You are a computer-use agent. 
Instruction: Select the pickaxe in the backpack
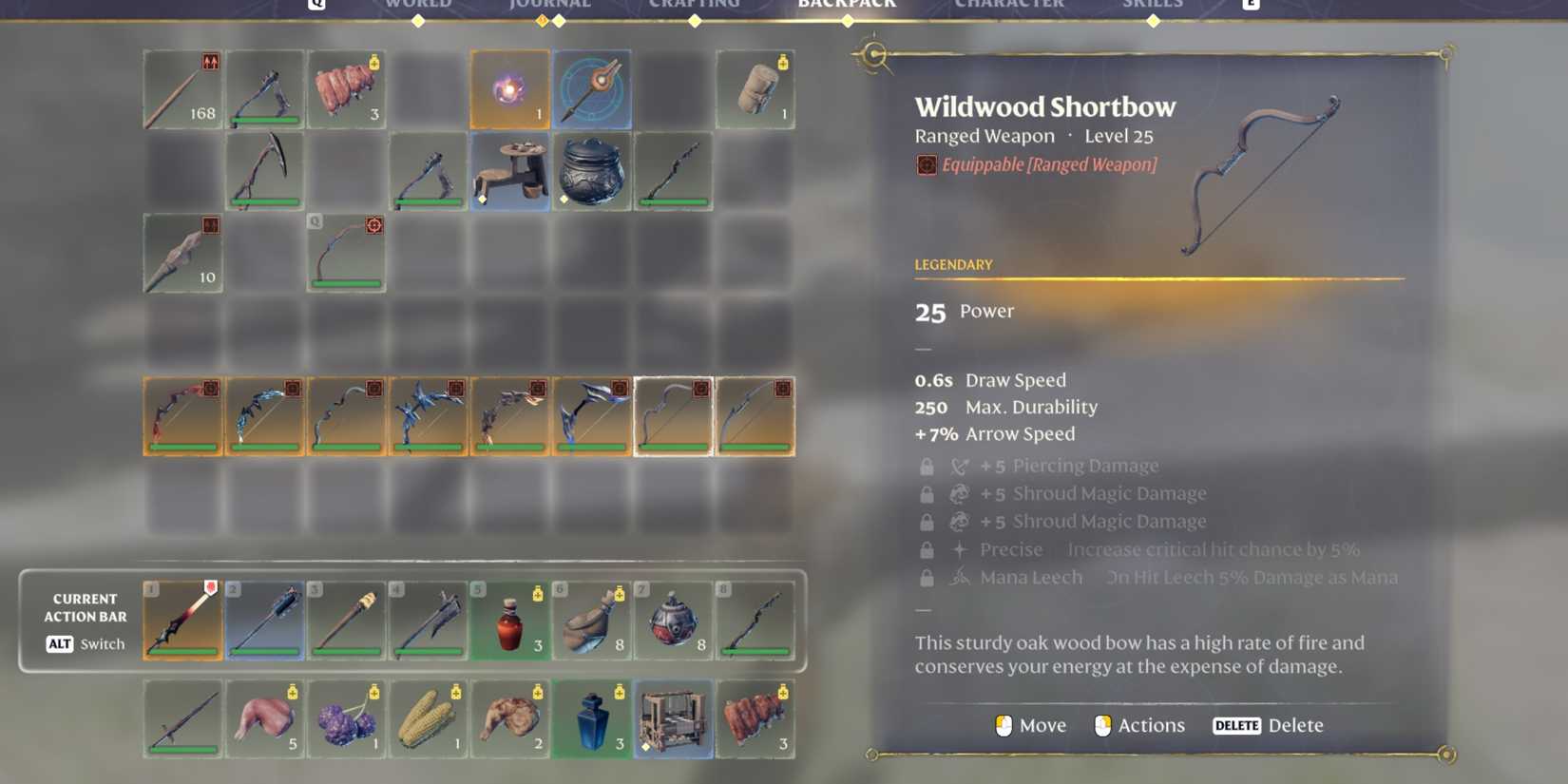click(264, 172)
